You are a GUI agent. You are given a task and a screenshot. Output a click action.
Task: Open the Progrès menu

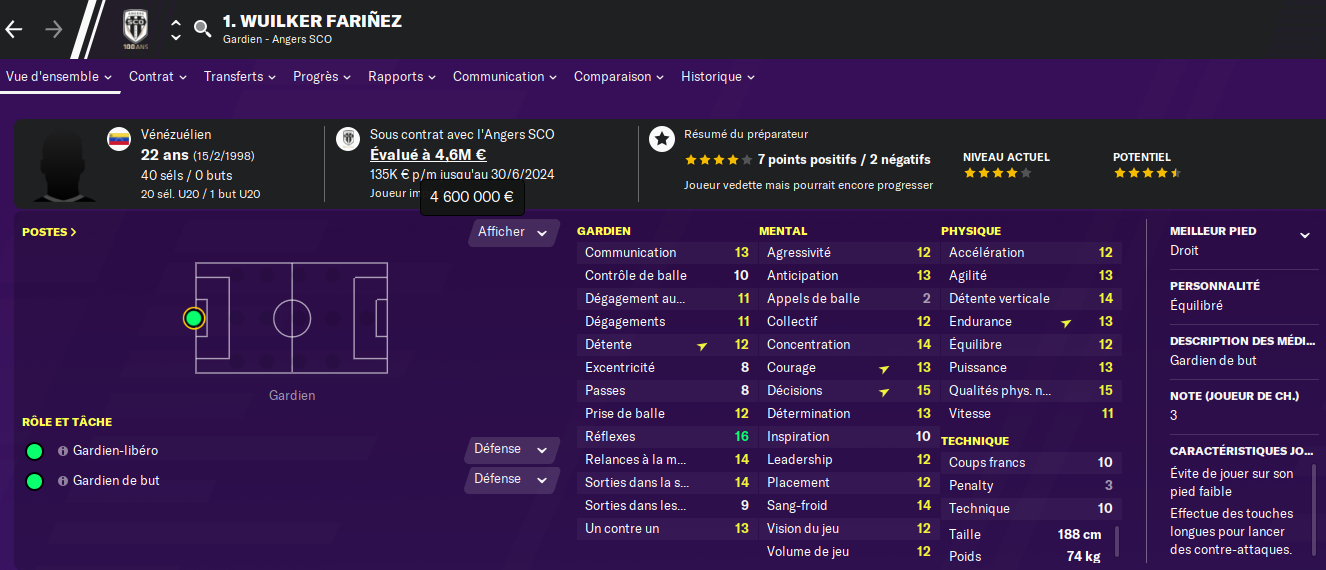[x=321, y=77]
